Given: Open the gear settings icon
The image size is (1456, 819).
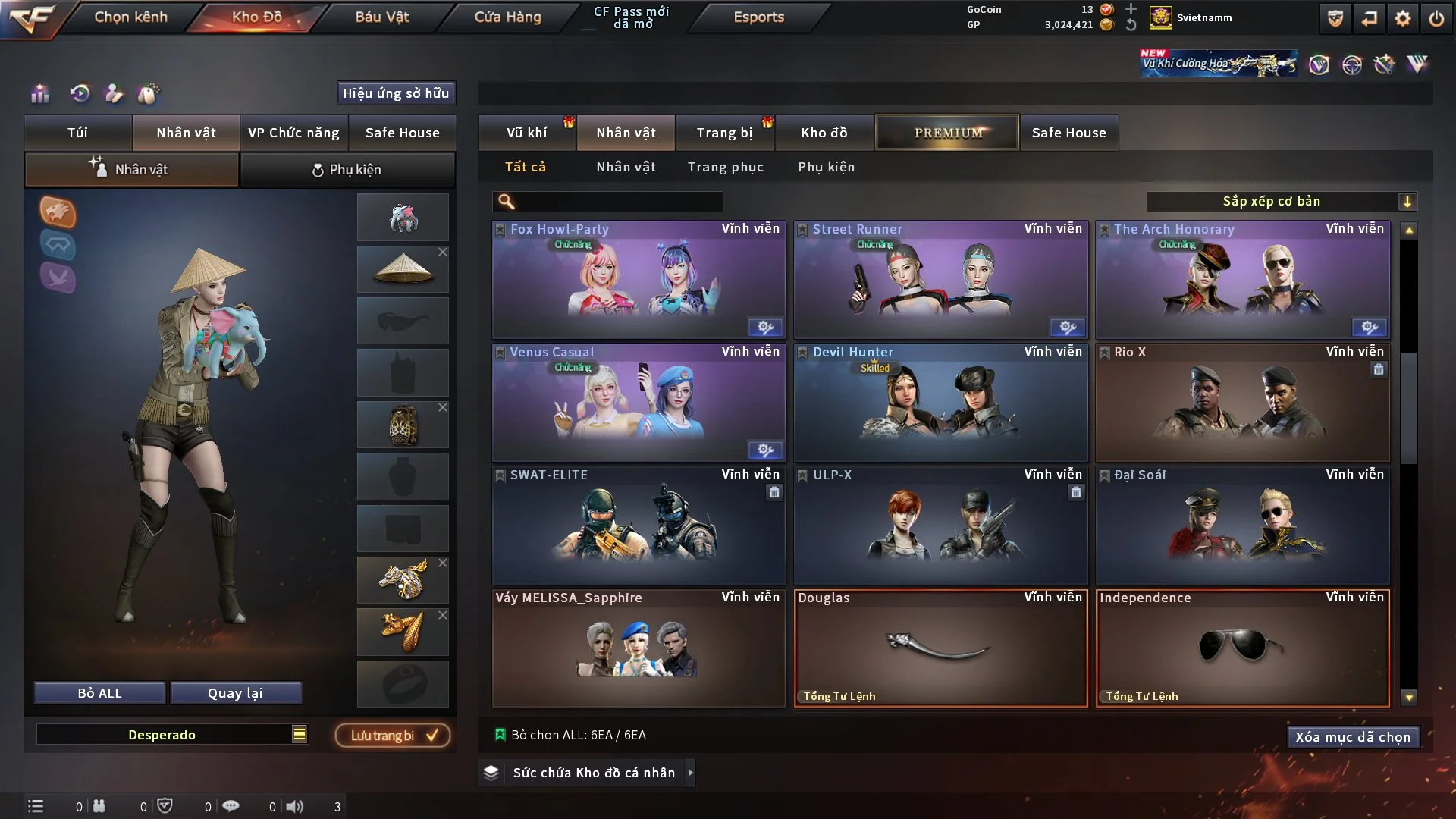Looking at the screenshot, I should click(1403, 18).
